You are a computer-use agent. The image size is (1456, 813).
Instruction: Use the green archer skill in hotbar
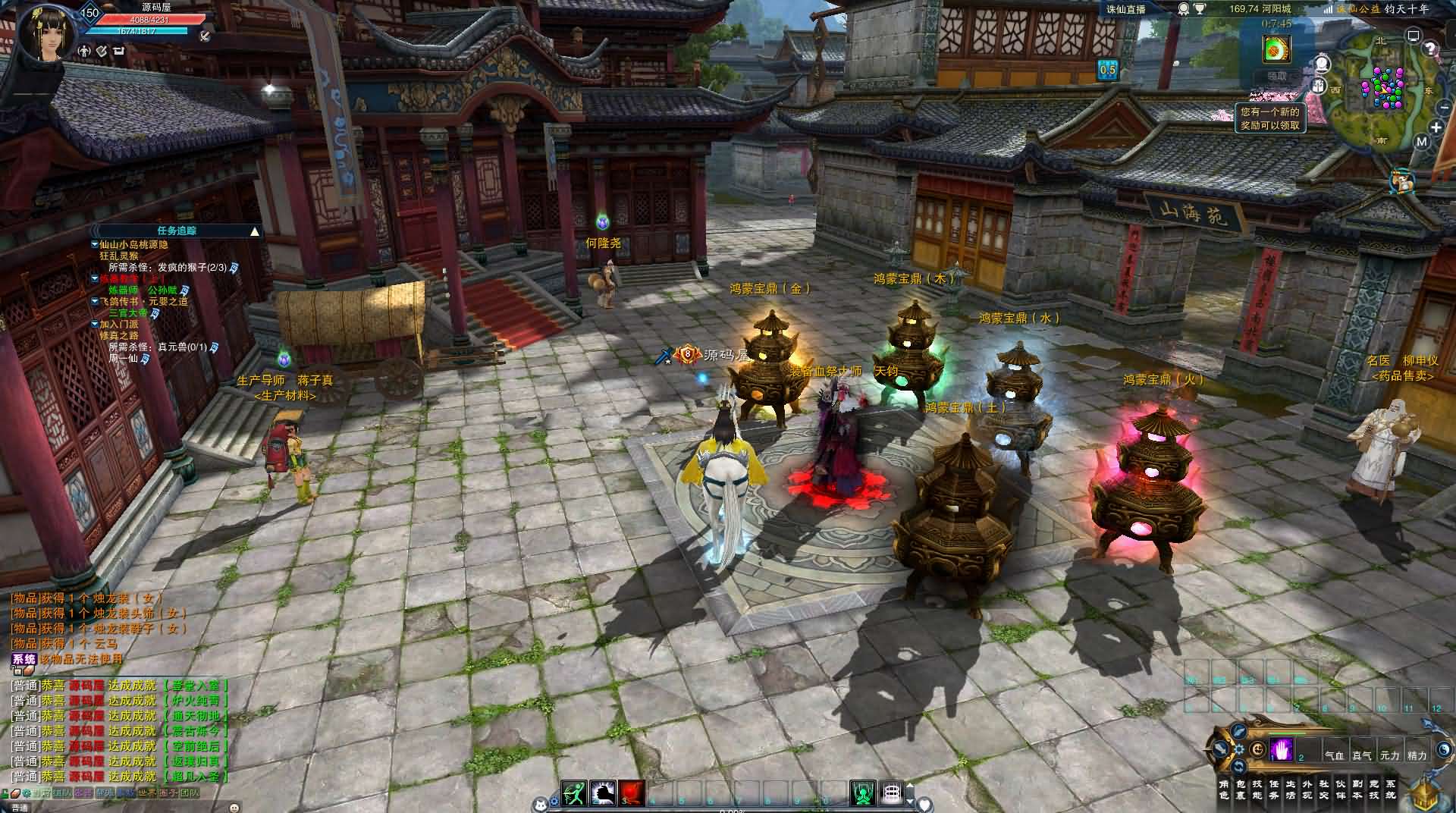click(x=574, y=793)
